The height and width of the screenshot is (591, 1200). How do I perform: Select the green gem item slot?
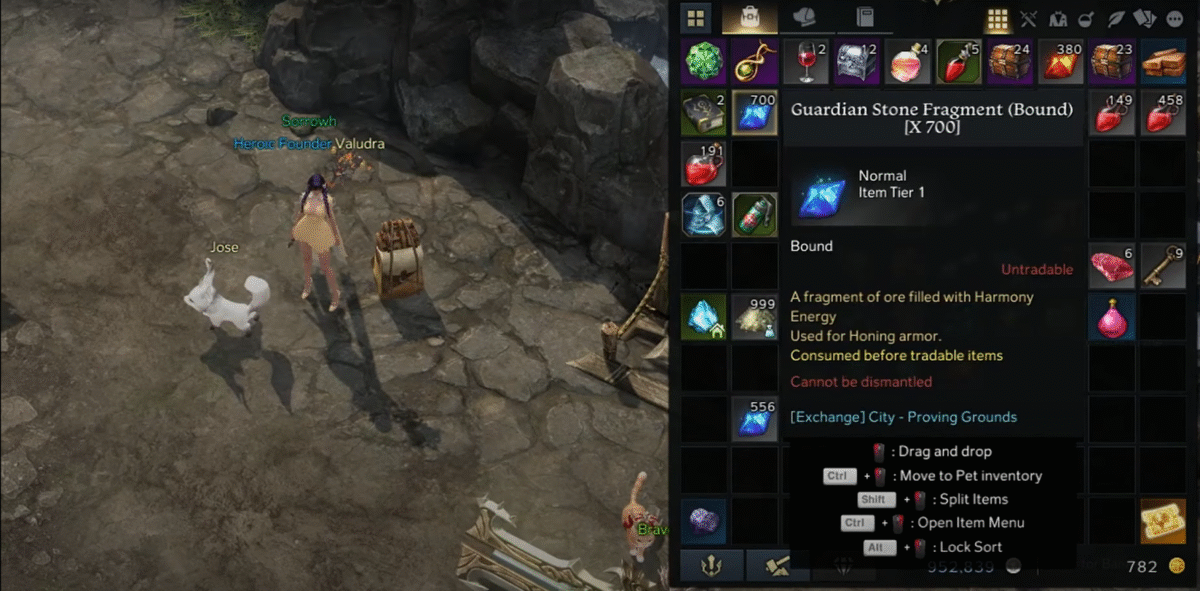pos(704,61)
